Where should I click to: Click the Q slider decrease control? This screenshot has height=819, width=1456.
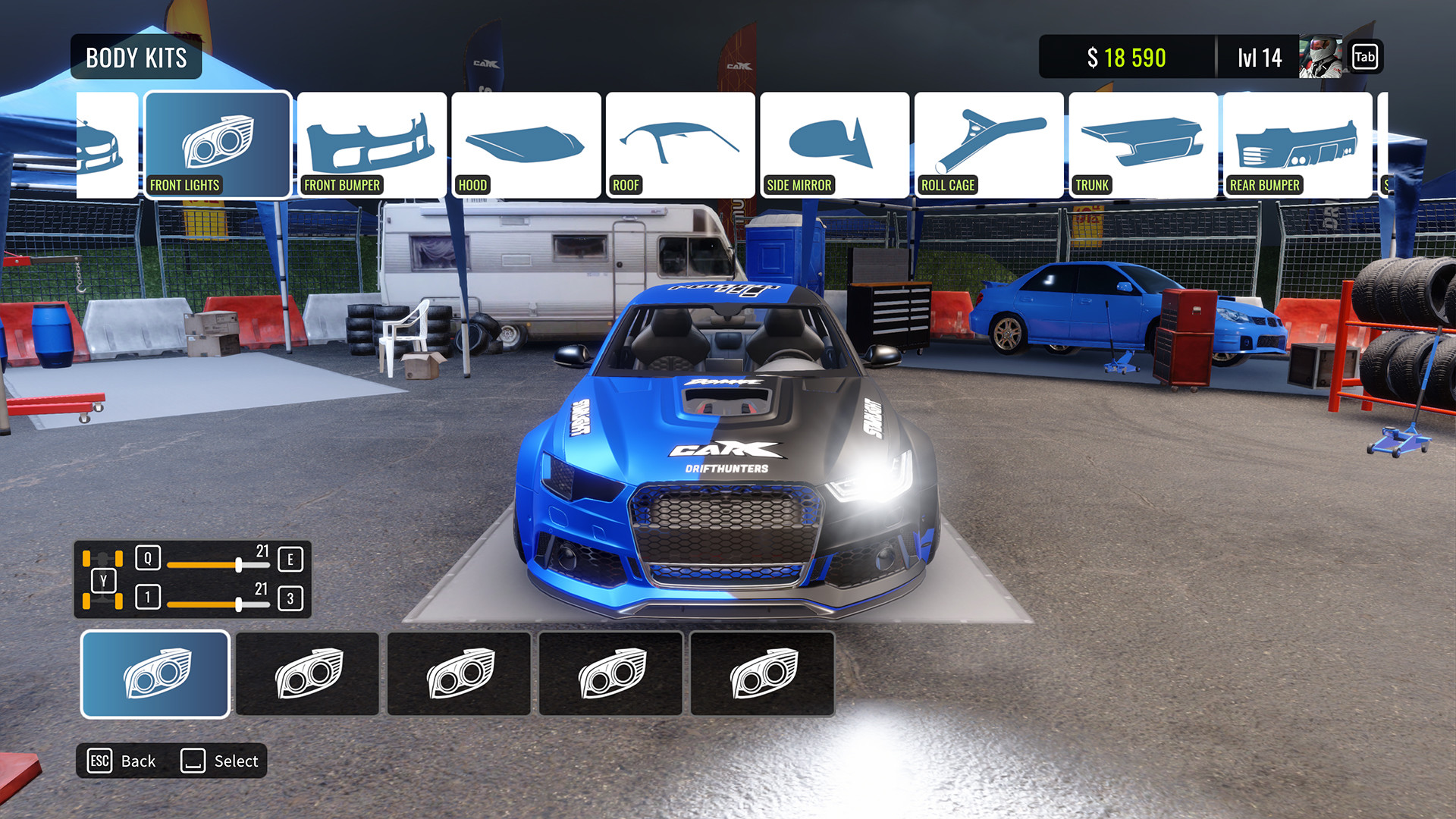149,559
